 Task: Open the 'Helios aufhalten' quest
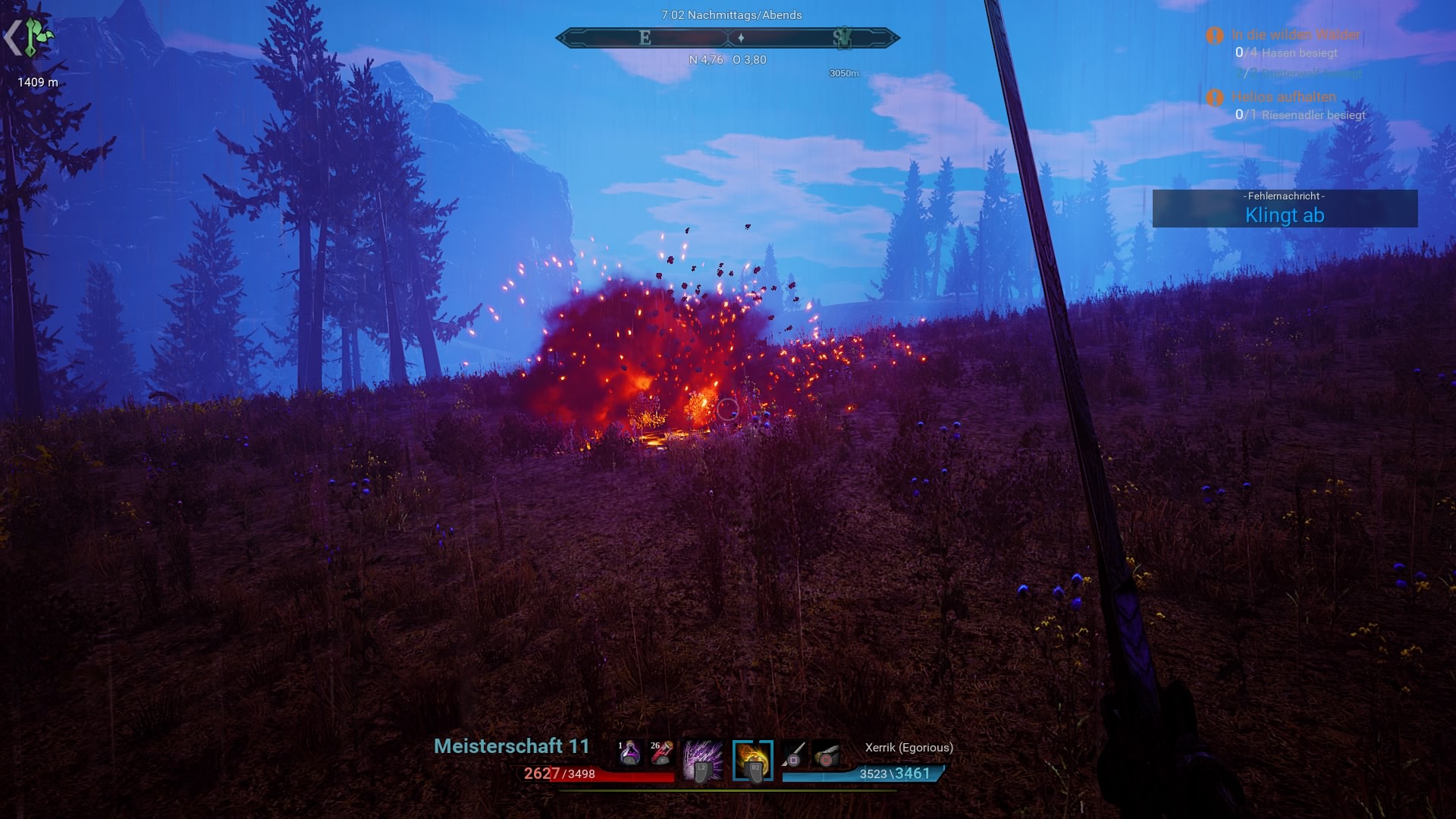coord(1283,97)
